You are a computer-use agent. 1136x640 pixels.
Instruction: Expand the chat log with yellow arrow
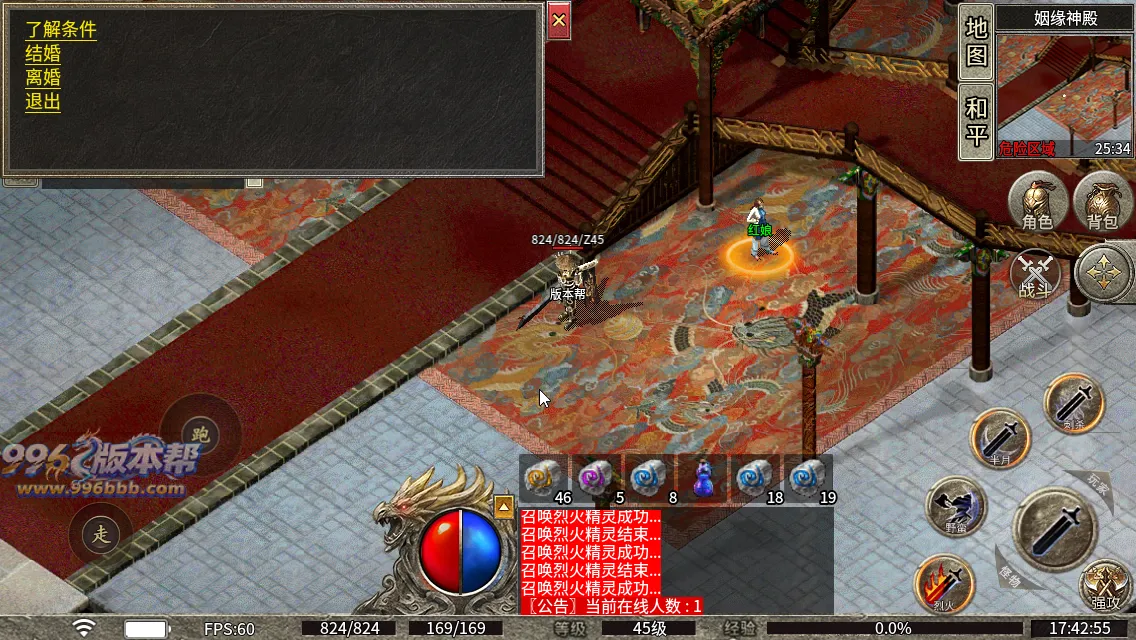[x=504, y=506]
